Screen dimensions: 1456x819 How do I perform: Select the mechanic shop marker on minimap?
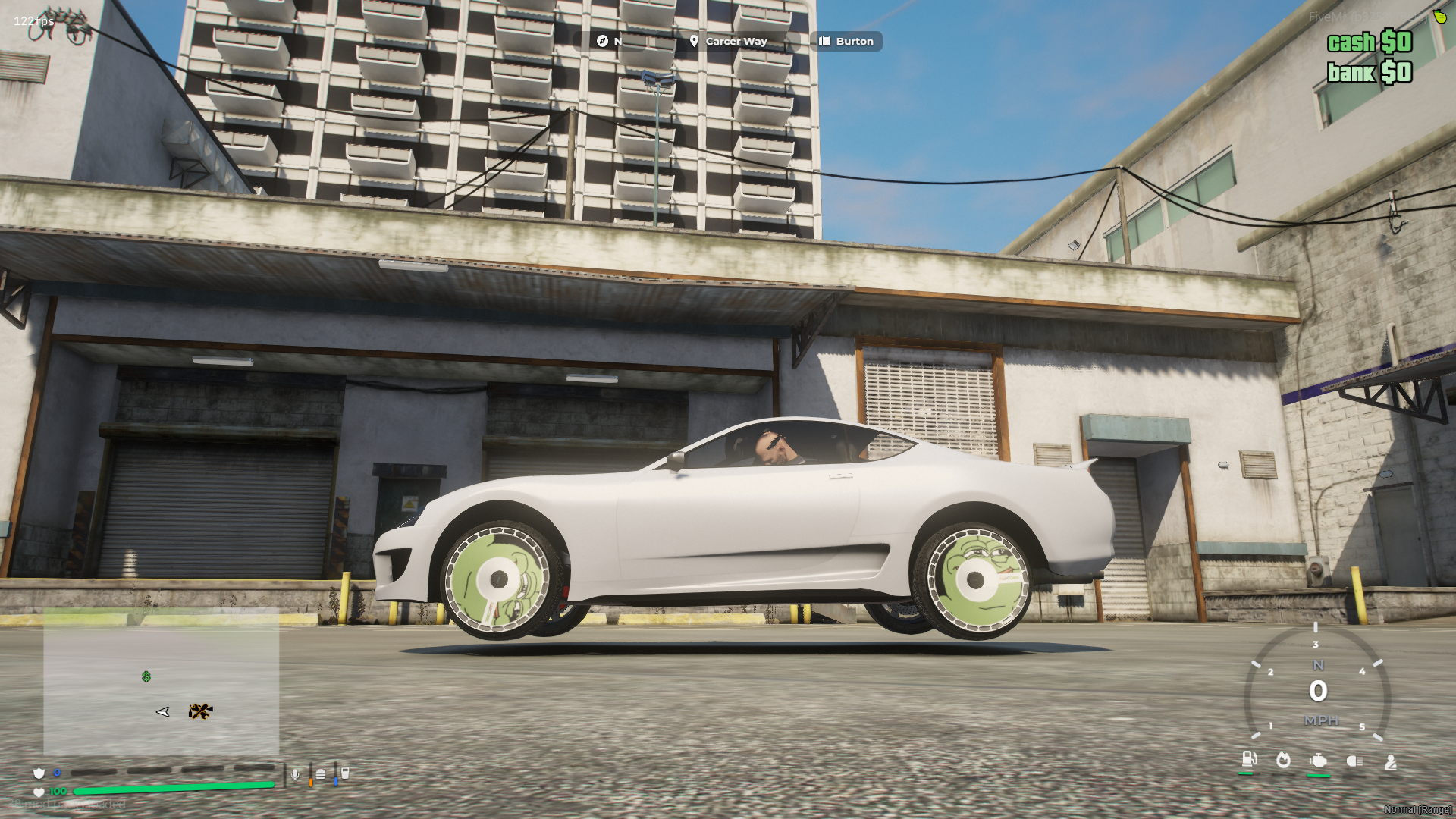tap(200, 711)
